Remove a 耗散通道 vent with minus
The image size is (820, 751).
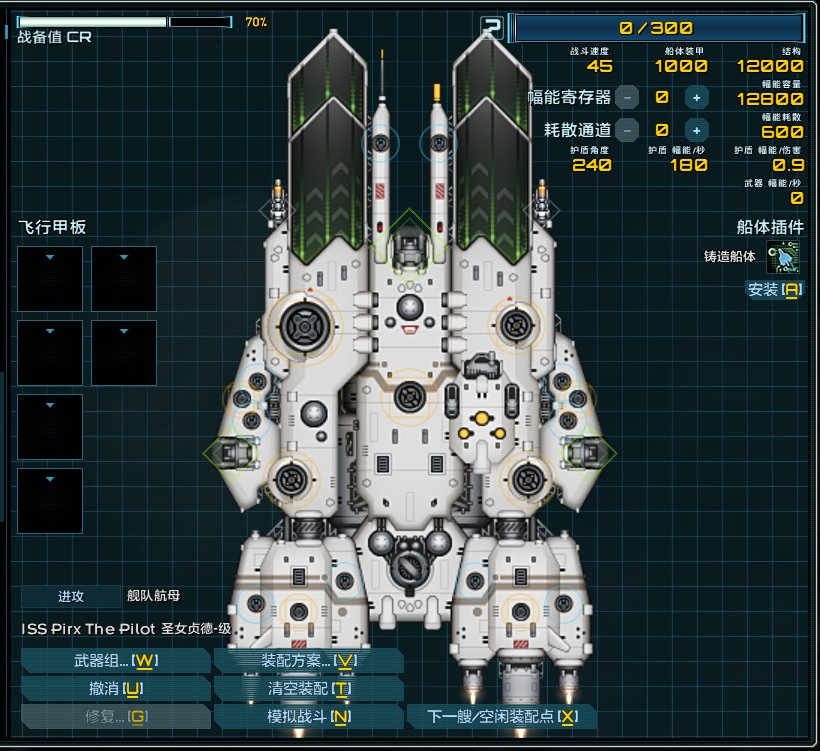(x=627, y=130)
